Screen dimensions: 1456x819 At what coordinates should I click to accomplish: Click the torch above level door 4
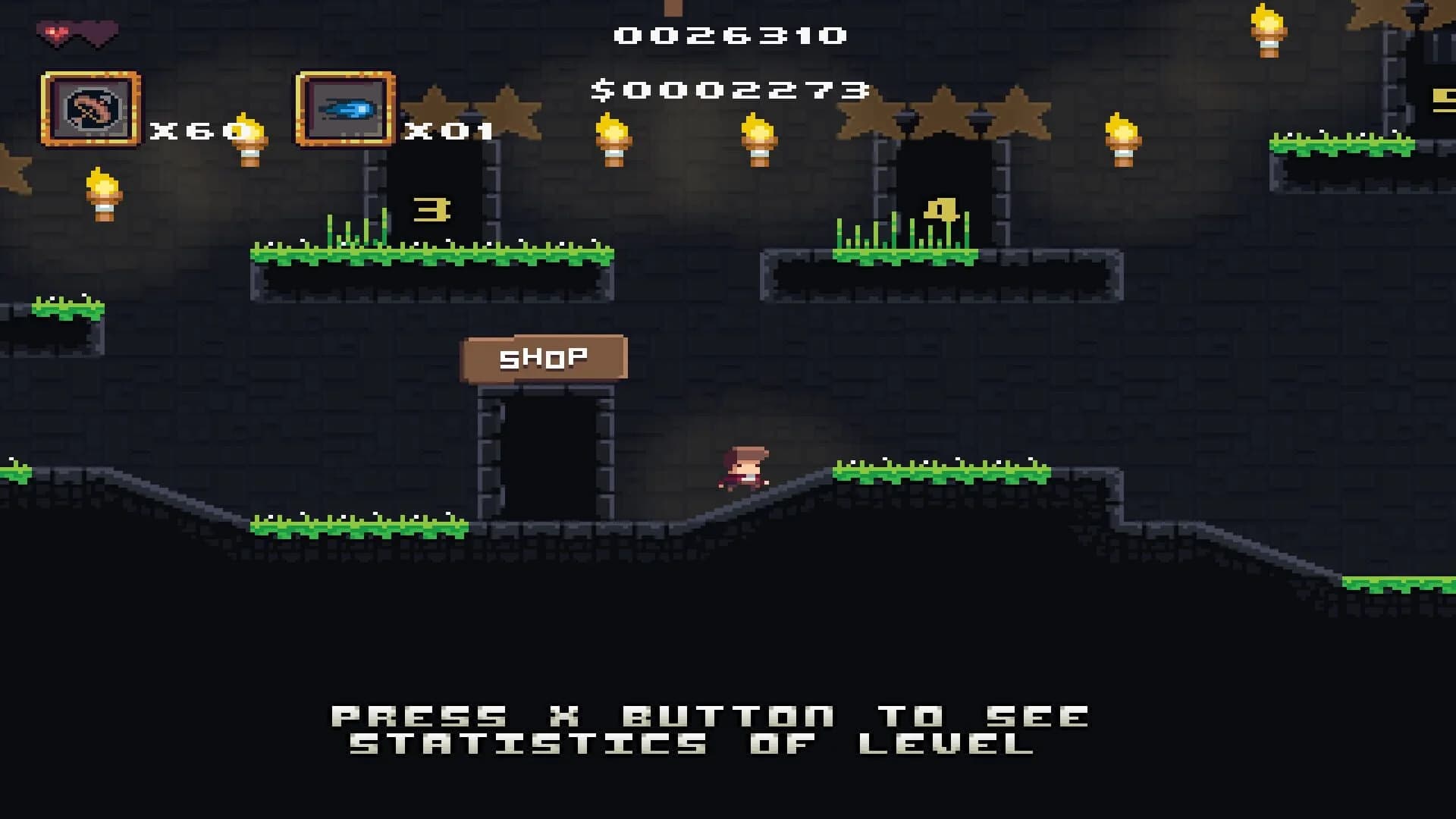tap(1125, 140)
